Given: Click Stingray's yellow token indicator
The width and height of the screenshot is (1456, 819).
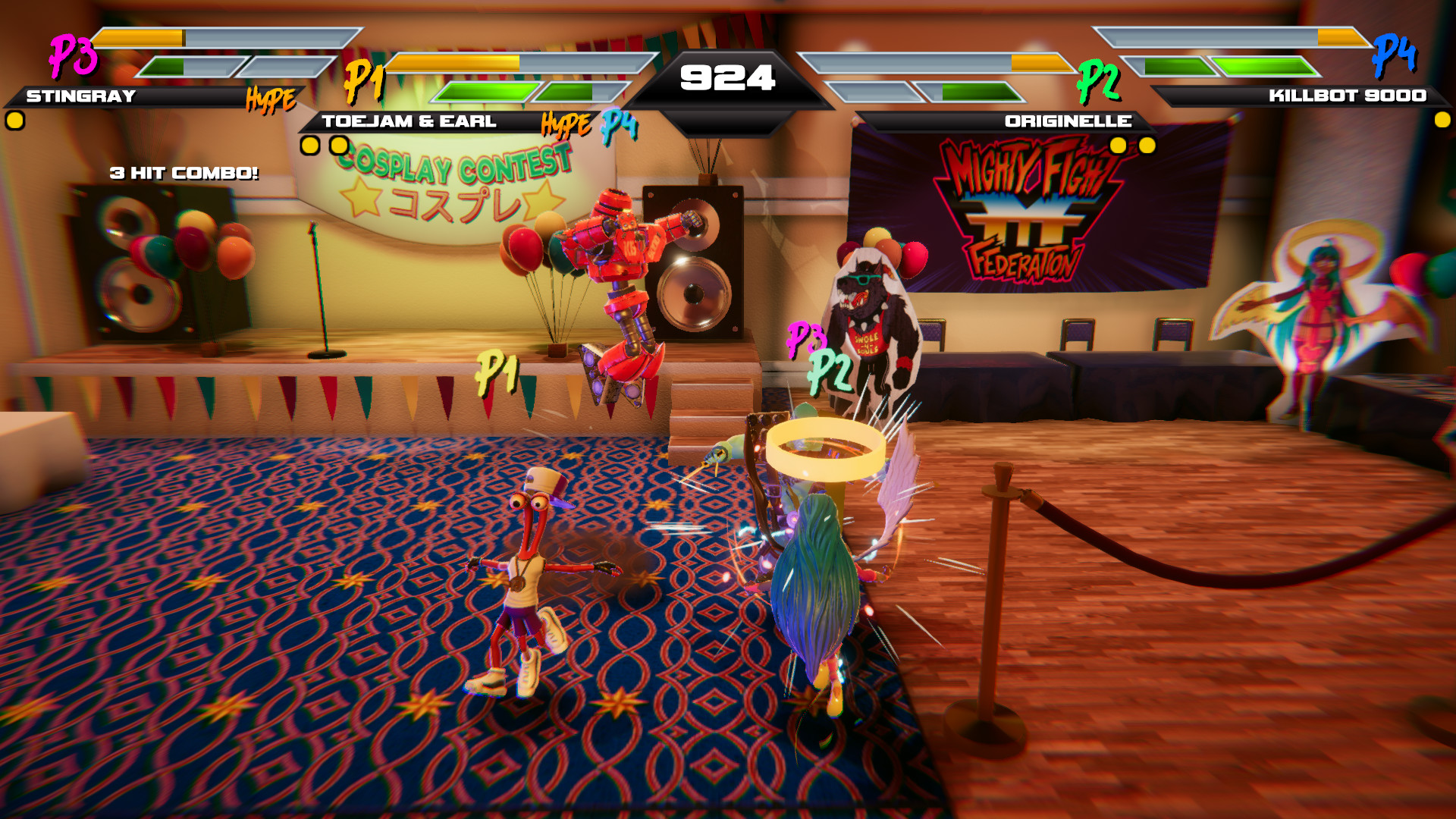Looking at the screenshot, I should [14, 119].
